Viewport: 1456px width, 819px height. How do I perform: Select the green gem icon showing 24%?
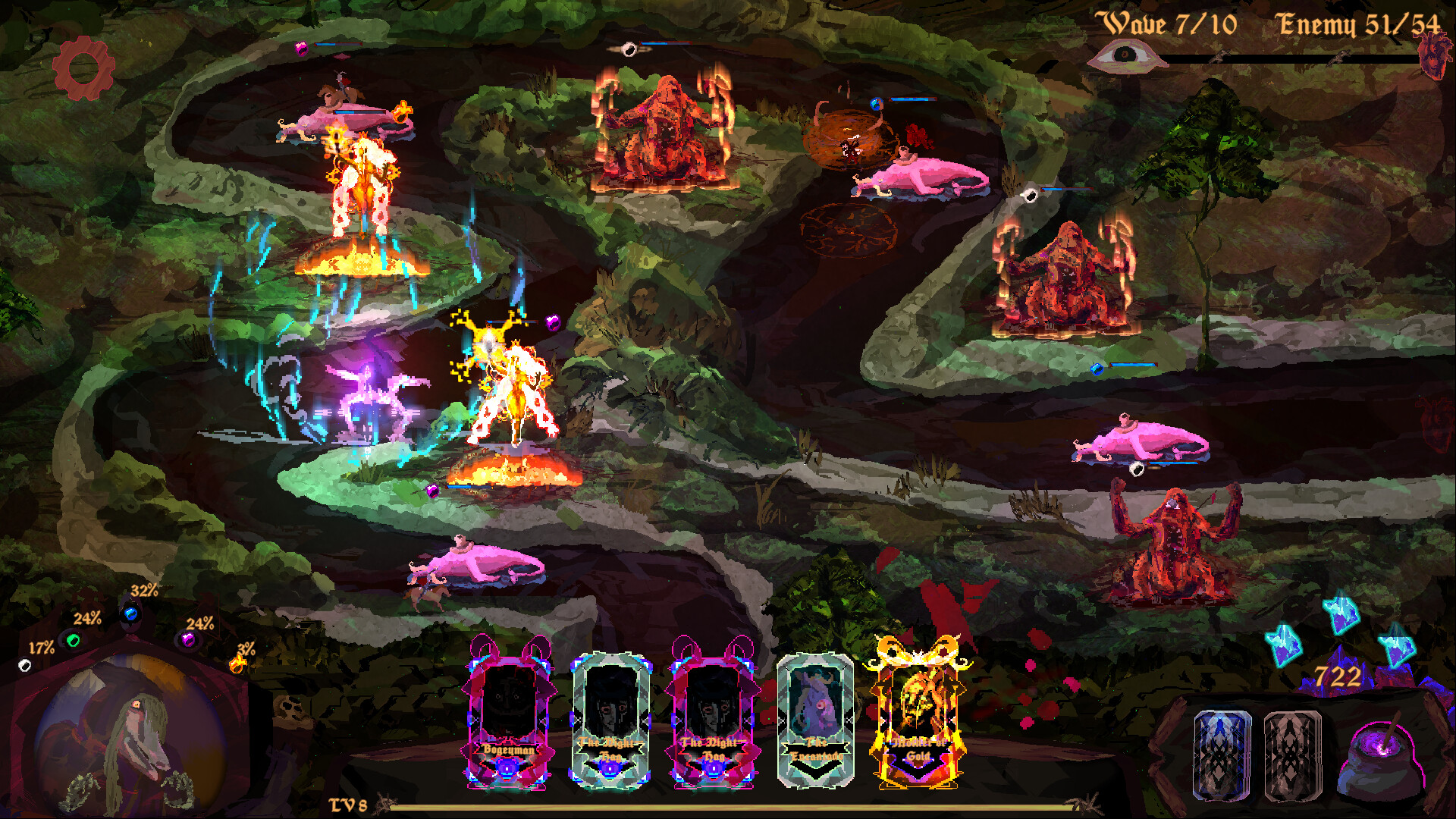pos(72,641)
